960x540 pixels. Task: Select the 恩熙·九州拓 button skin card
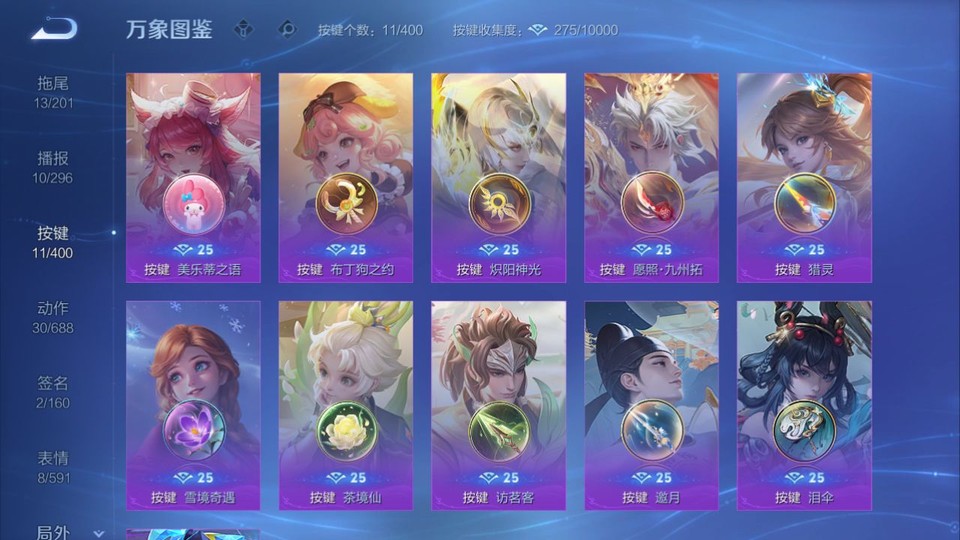[651, 177]
